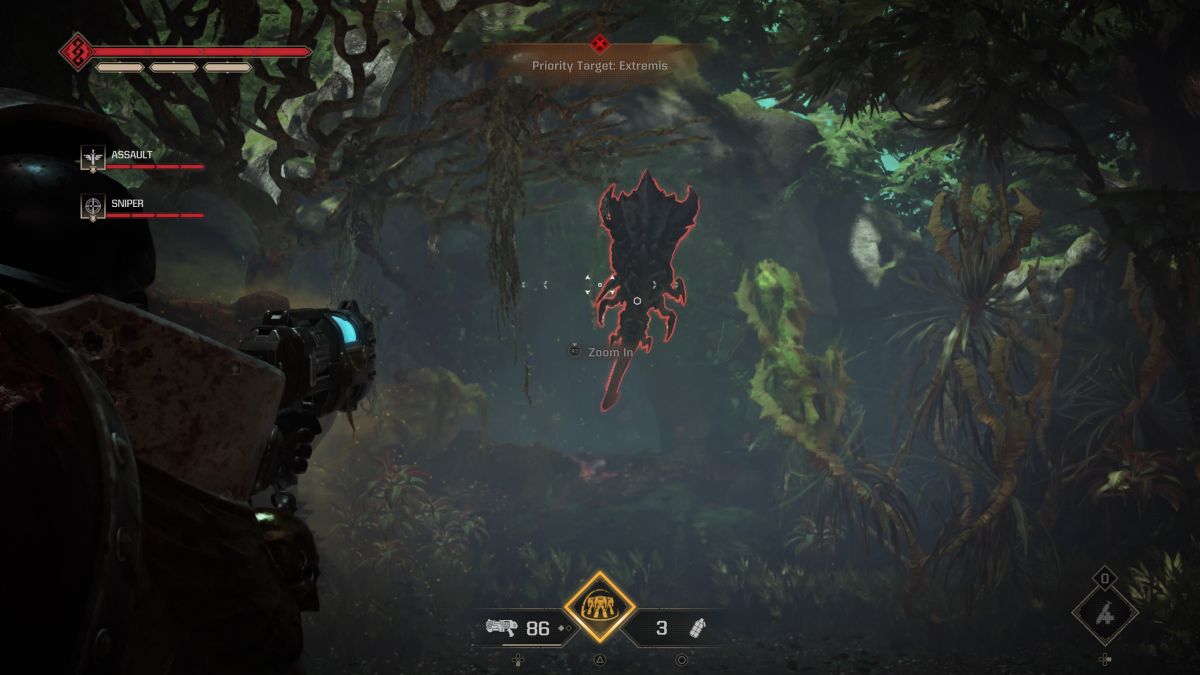Click the red player emblem by the health bar
This screenshot has width=1200, height=675.
tap(76, 51)
